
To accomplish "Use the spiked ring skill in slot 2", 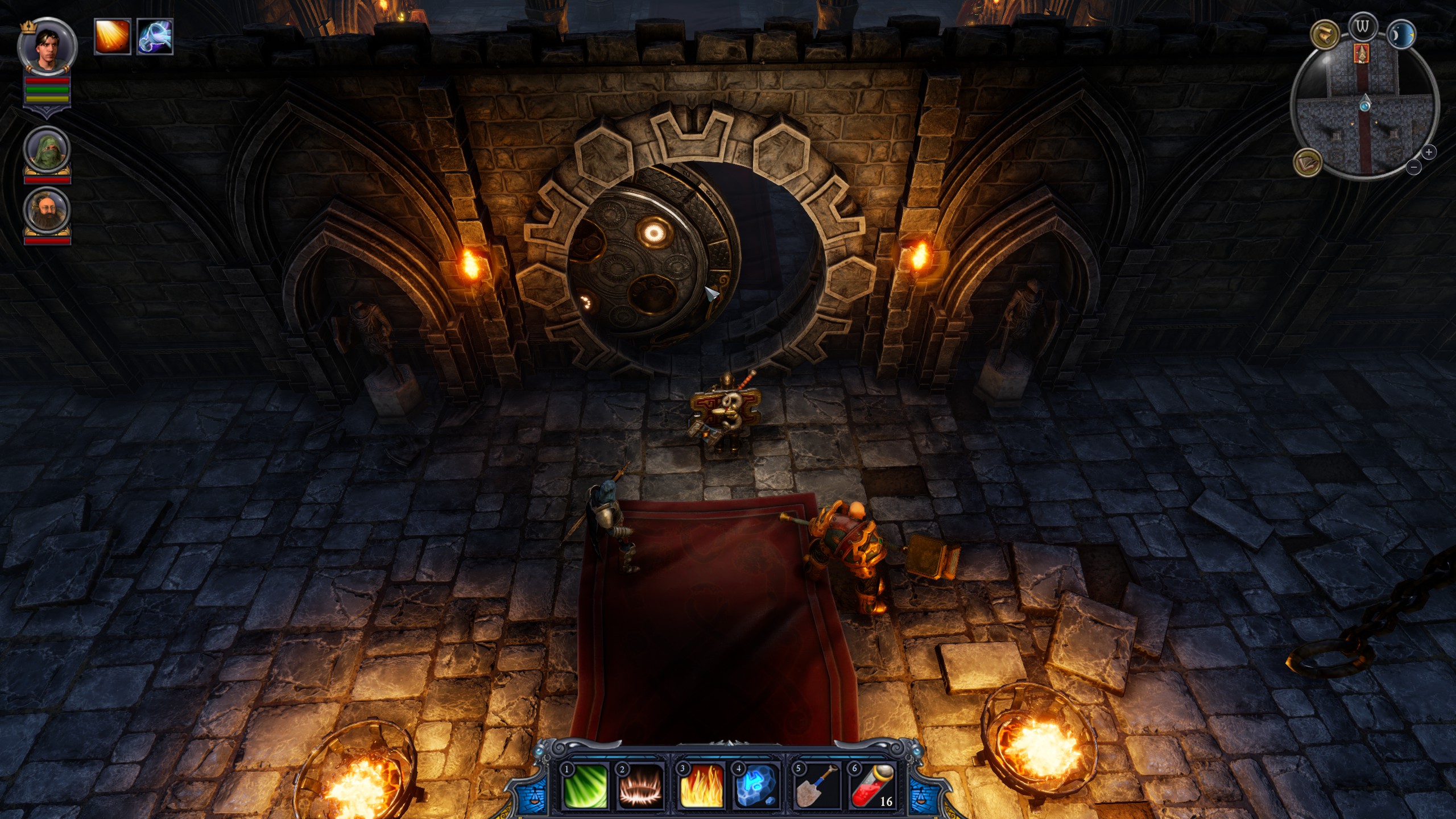I will click(x=641, y=786).
